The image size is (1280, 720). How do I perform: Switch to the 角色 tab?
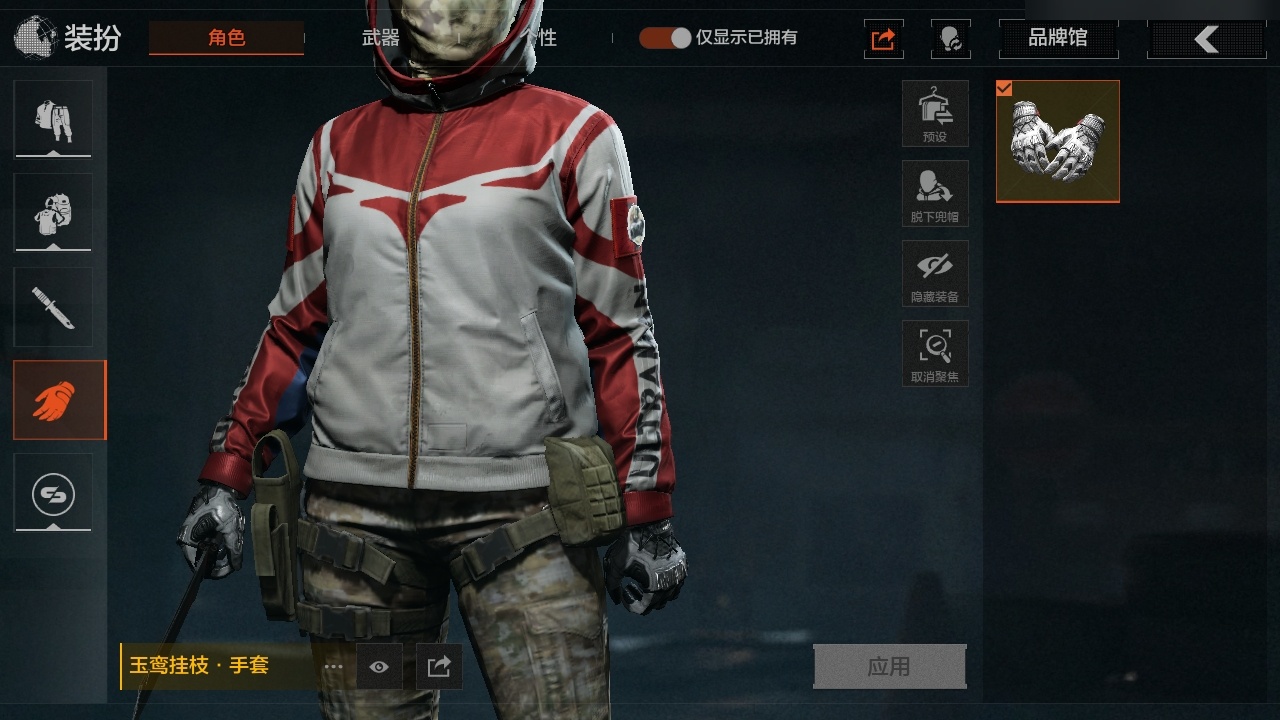coord(226,38)
